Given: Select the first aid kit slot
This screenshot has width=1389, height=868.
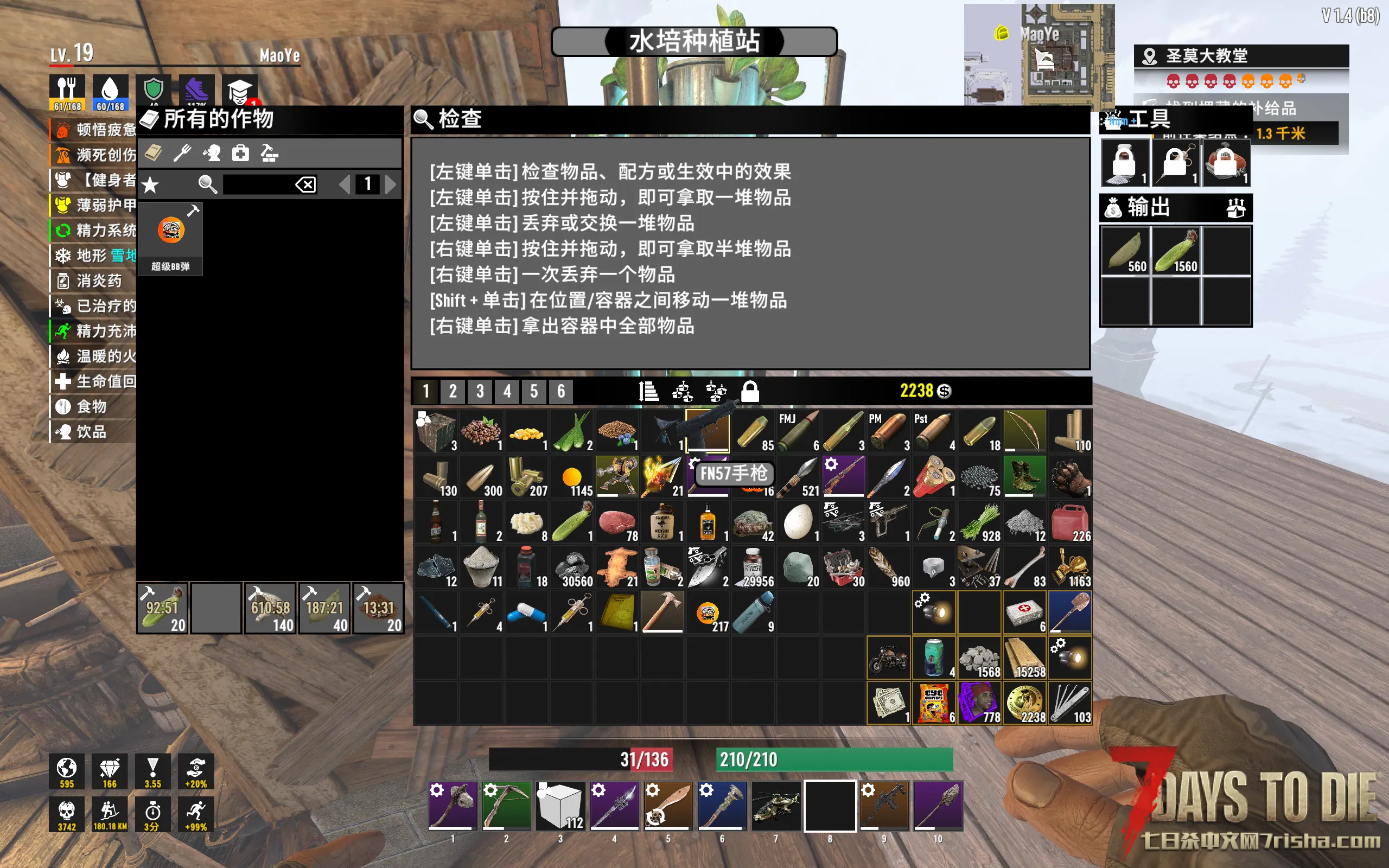Looking at the screenshot, I should pos(1024,612).
